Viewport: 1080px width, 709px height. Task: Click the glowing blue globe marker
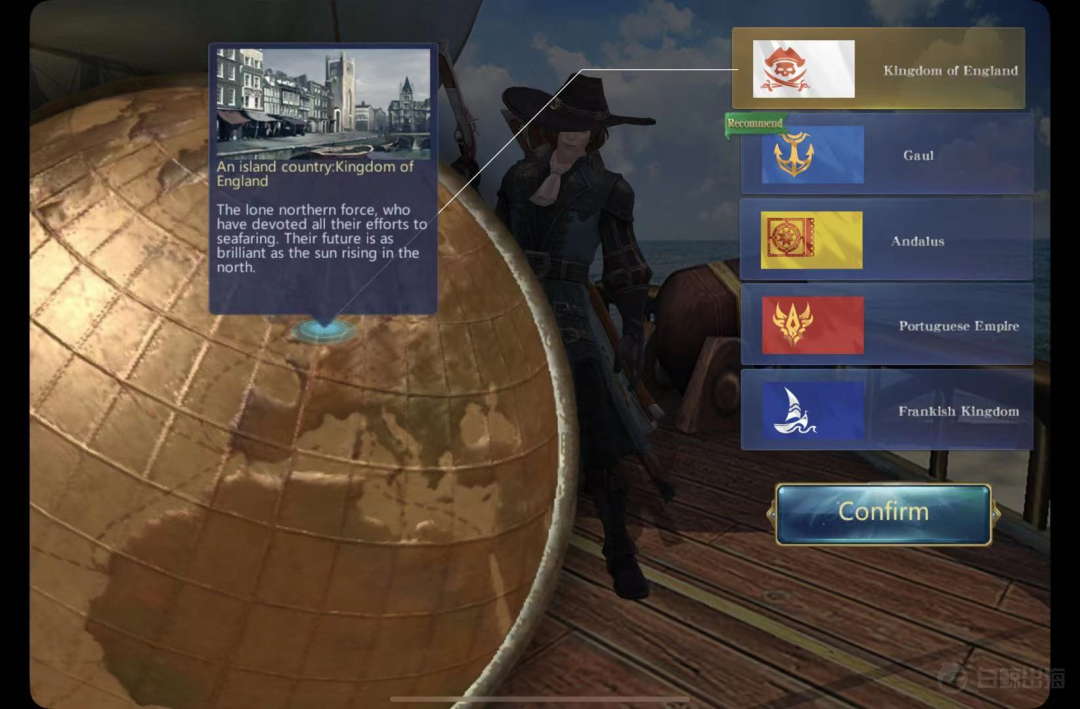click(321, 329)
